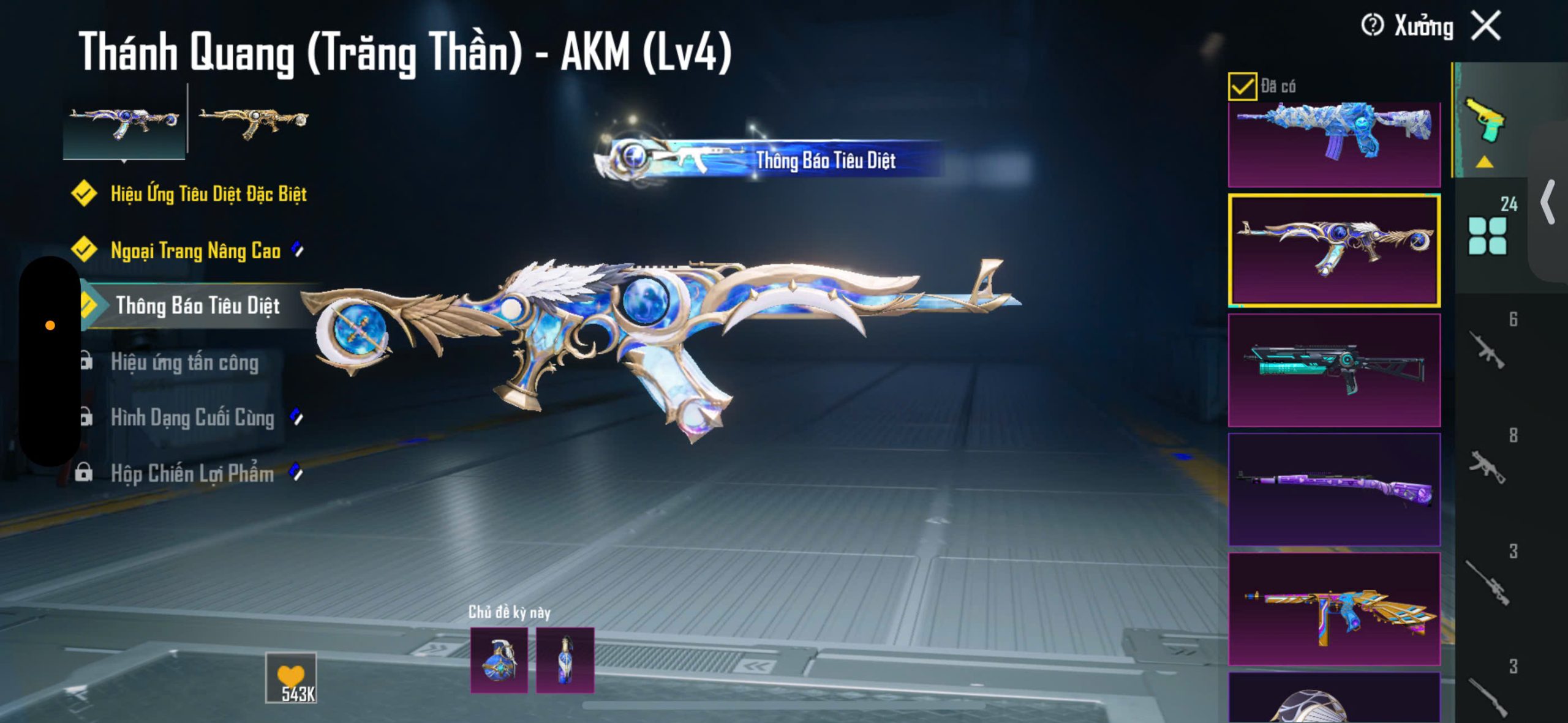View locked Hiệu ứng tấn công
Screen dimensions: 1568x723
[x=184, y=362]
